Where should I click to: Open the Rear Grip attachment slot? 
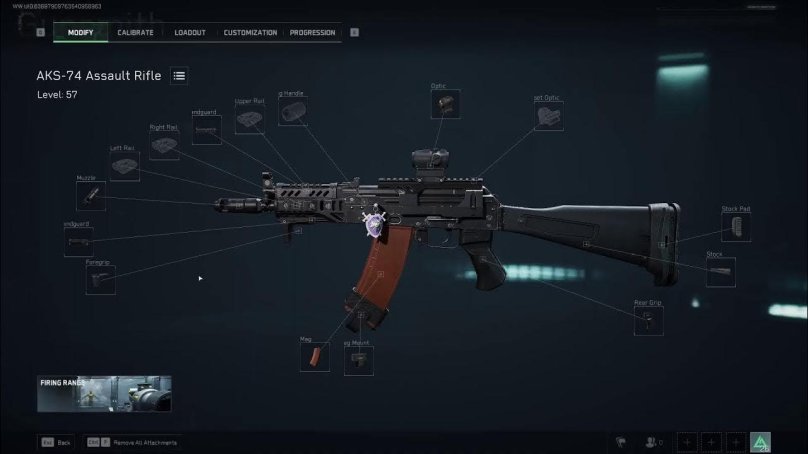point(648,321)
